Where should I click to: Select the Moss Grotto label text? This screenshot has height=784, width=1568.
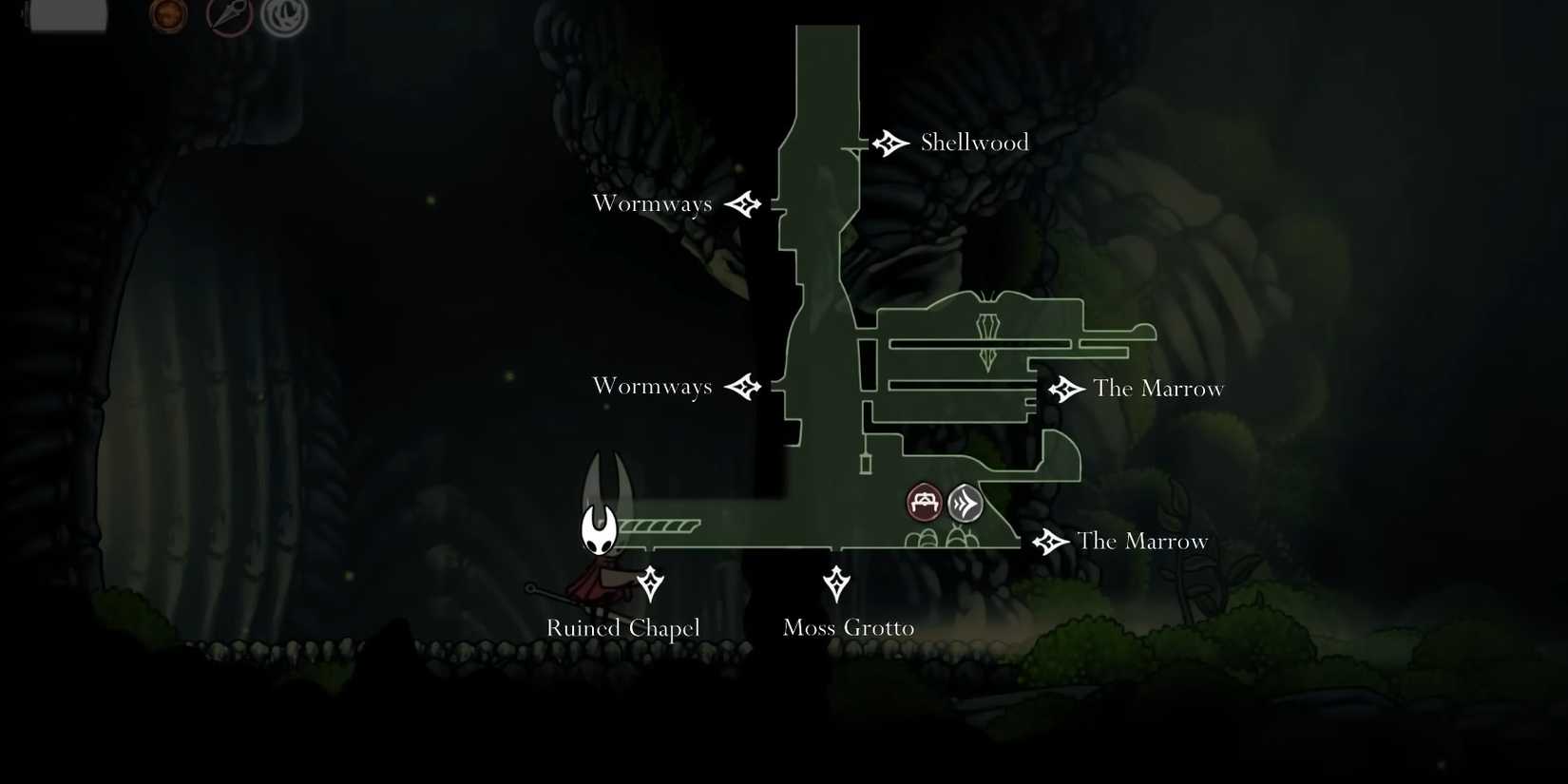coord(848,627)
